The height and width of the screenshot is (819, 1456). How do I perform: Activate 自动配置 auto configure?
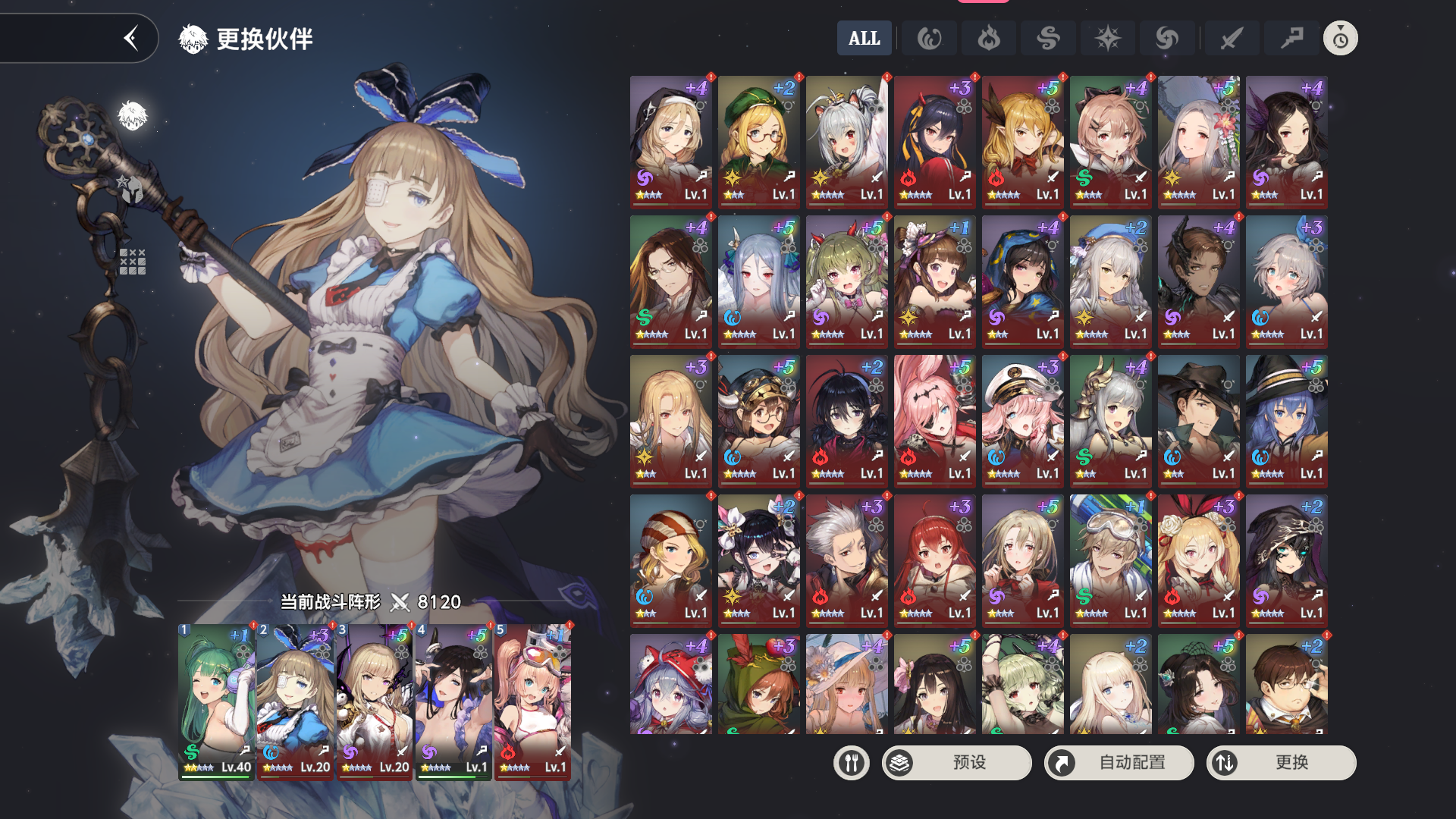tap(1119, 762)
